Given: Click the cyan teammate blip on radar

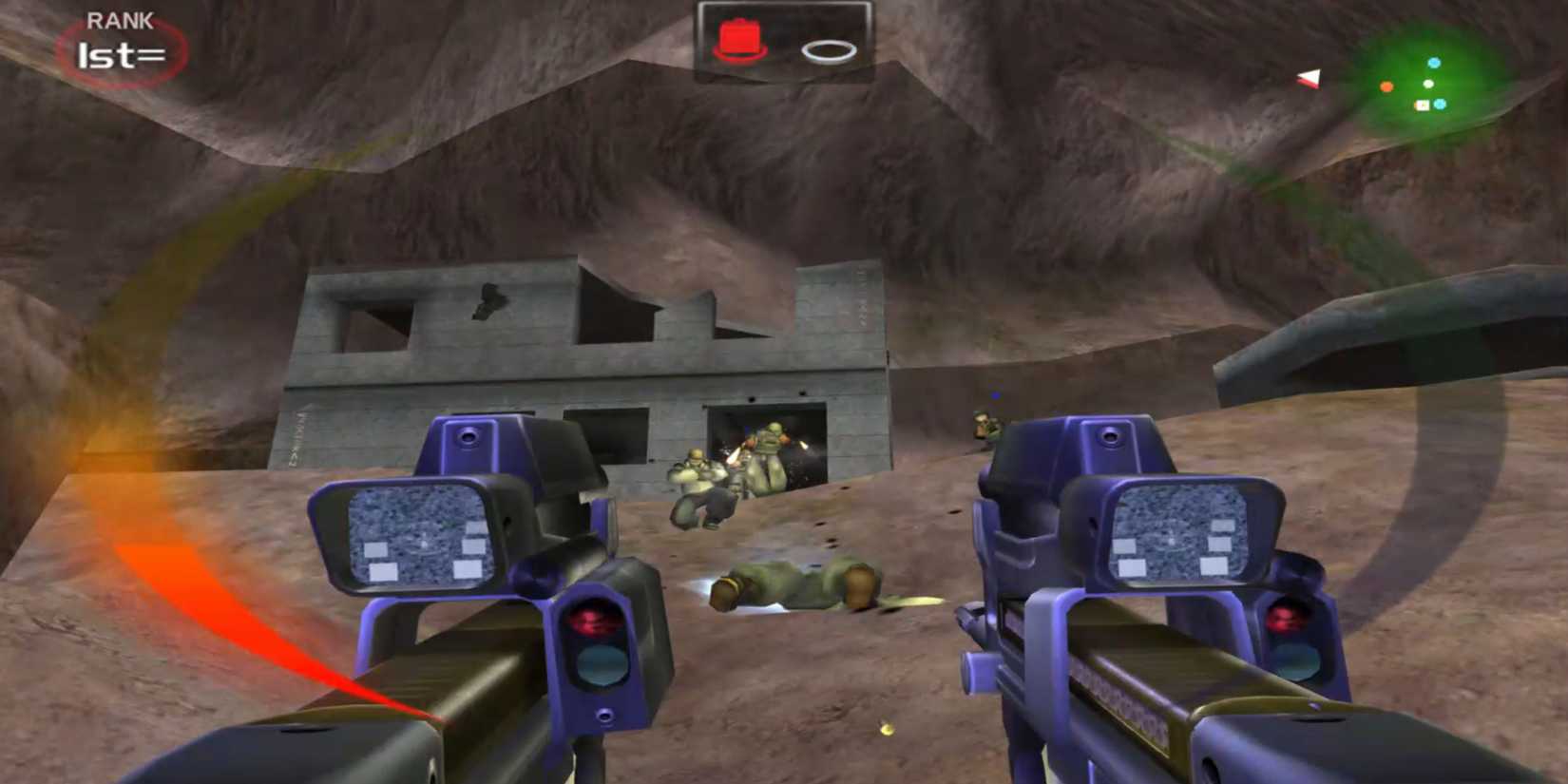Looking at the screenshot, I should 1434,63.
